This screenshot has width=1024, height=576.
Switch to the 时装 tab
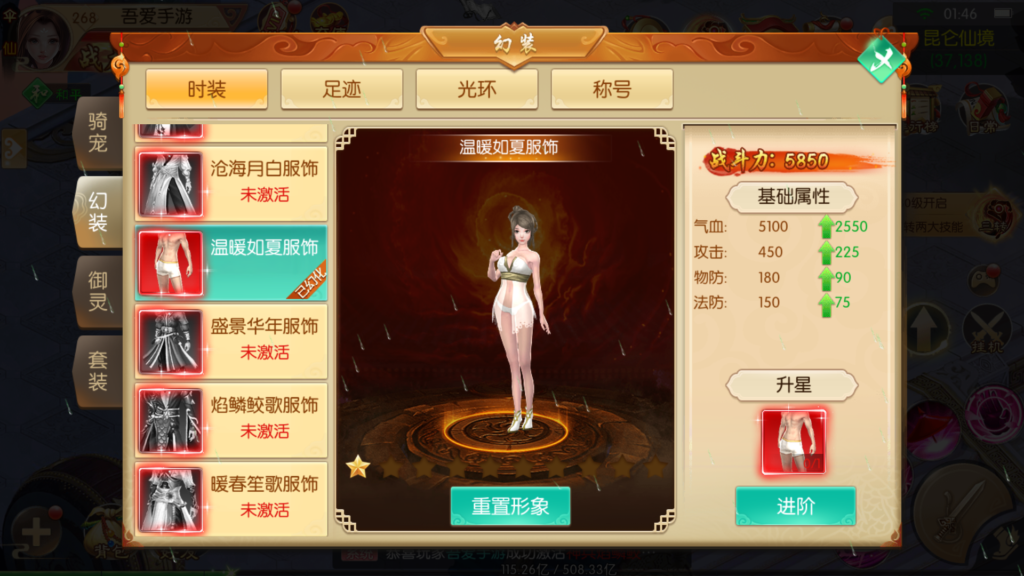coord(207,90)
